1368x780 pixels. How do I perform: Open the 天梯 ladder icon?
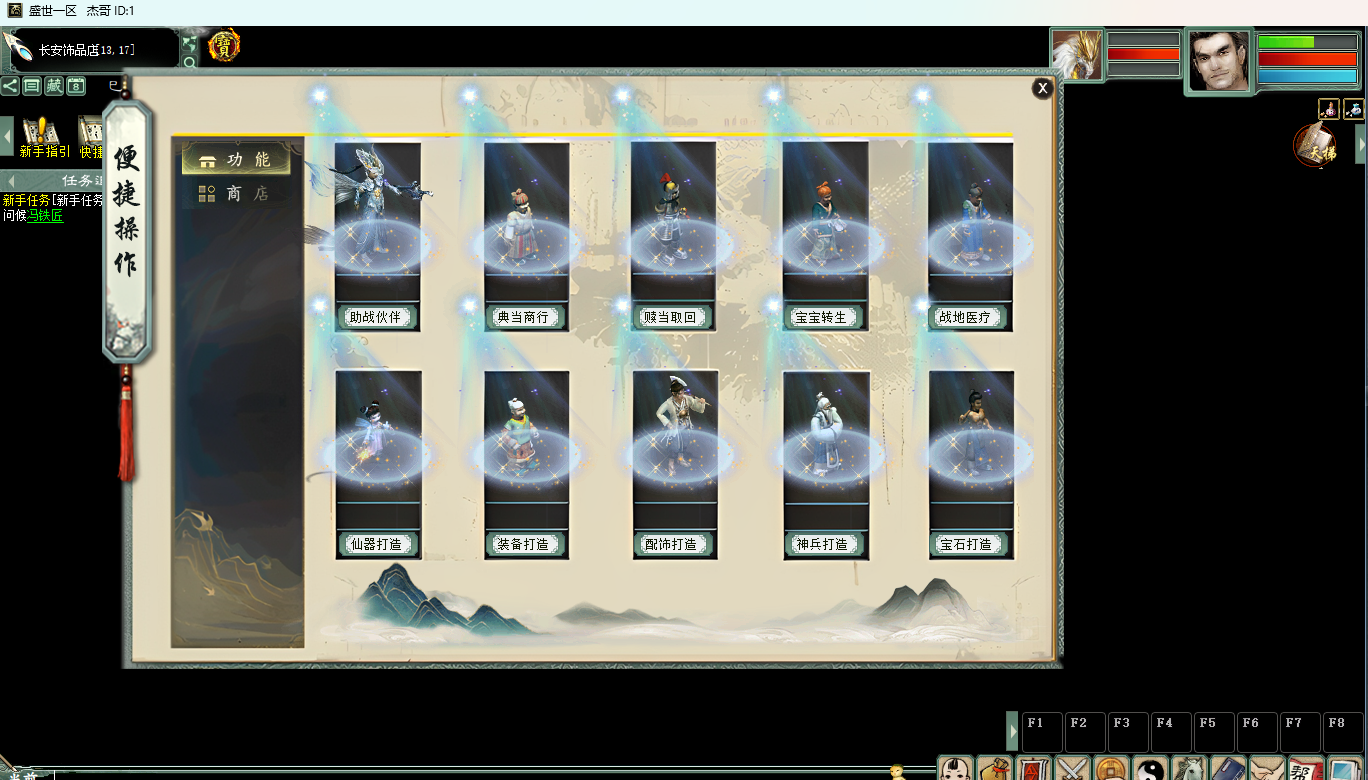(x=1315, y=147)
